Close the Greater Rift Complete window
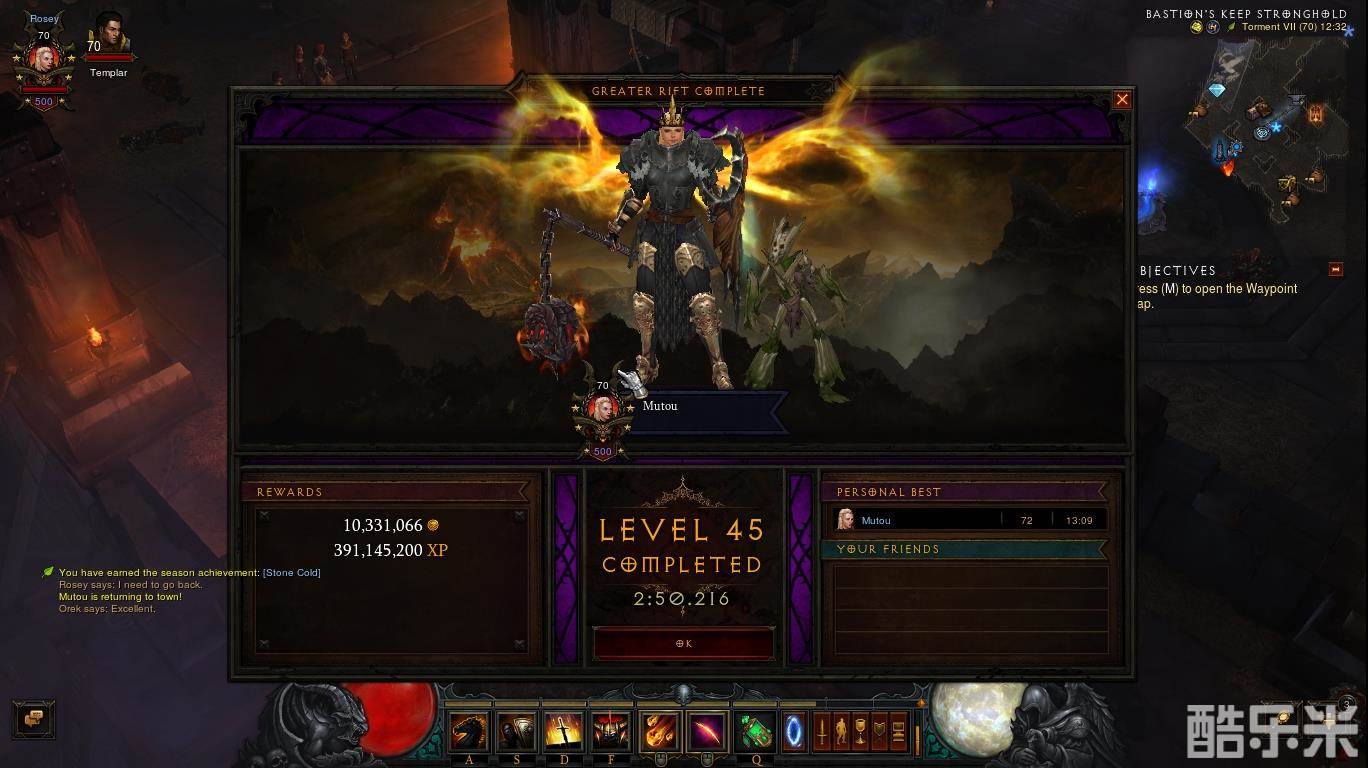This screenshot has height=768, width=1368. 1122,100
